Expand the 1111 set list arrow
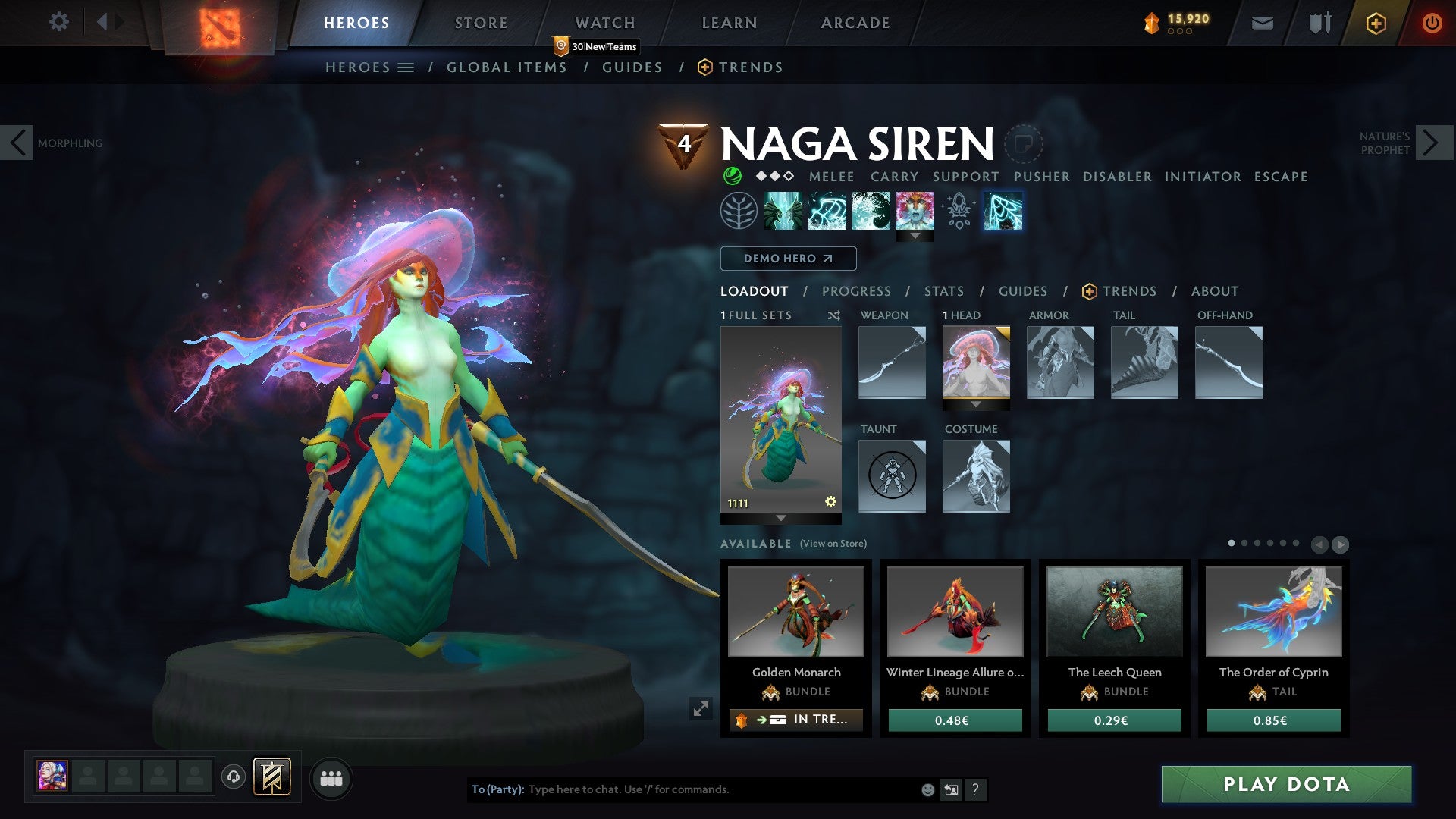 [780, 519]
